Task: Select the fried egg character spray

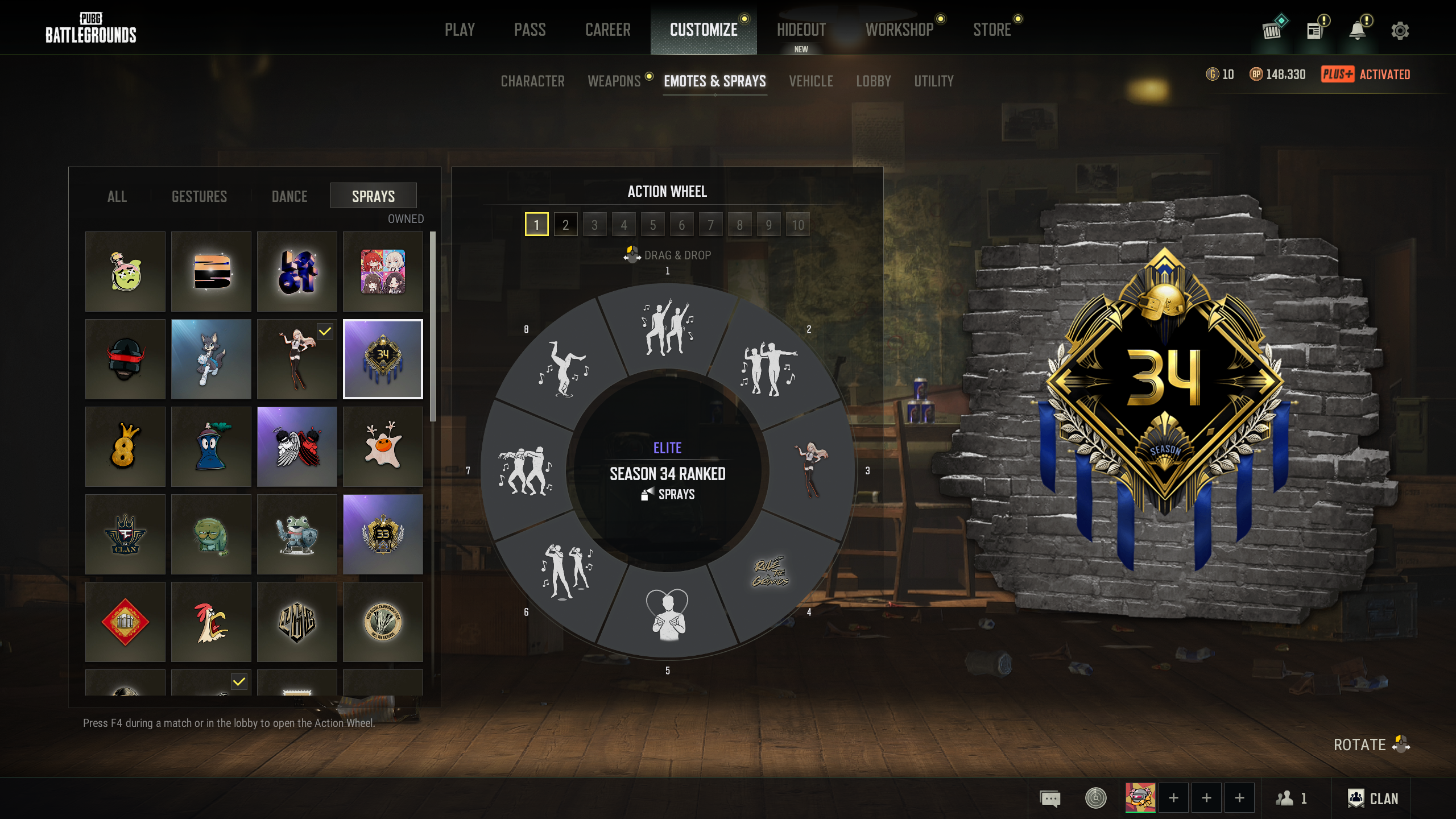Action: coord(383,446)
